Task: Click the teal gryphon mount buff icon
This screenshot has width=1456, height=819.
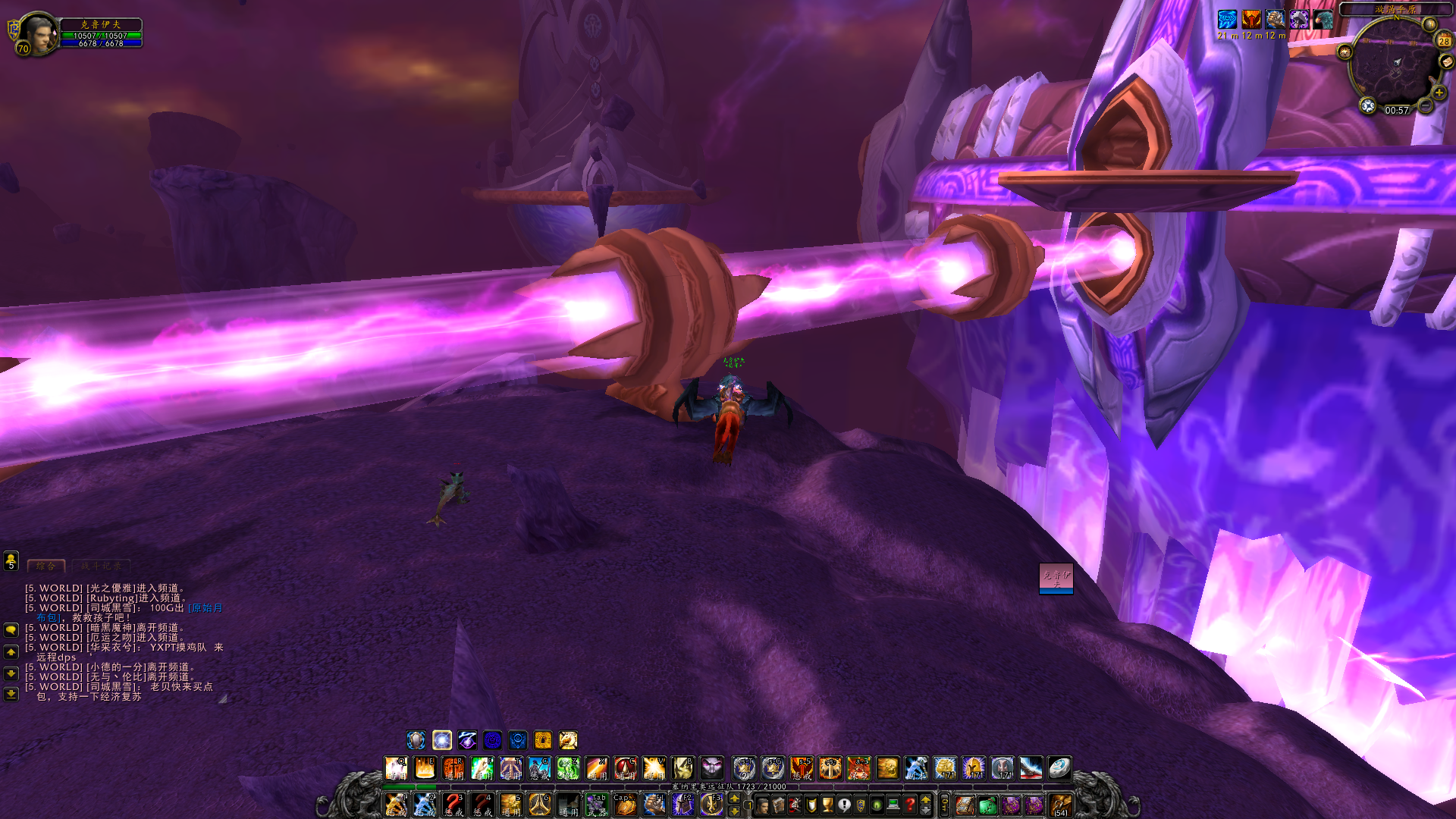Action: click(1323, 19)
